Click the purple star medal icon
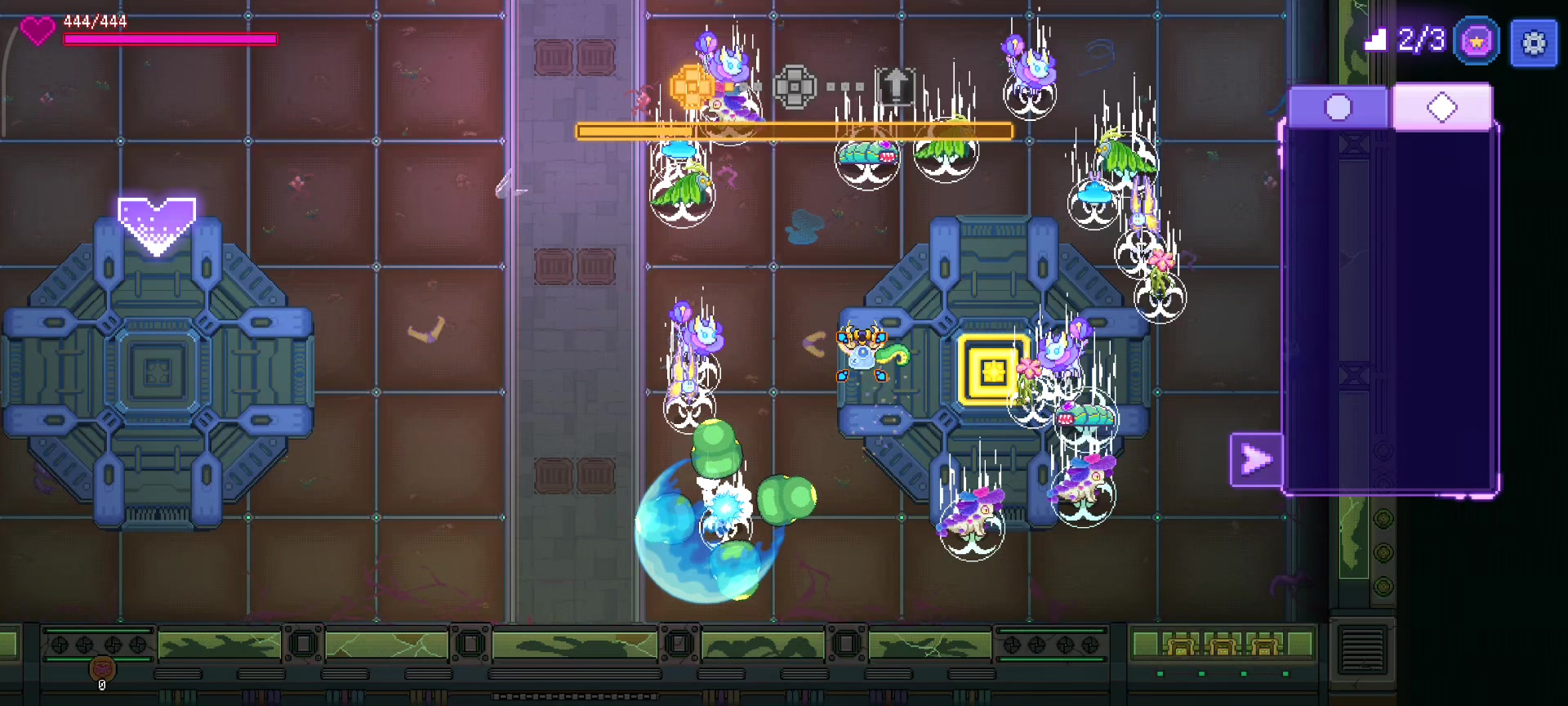 pyautogui.click(x=1476, y=42)
